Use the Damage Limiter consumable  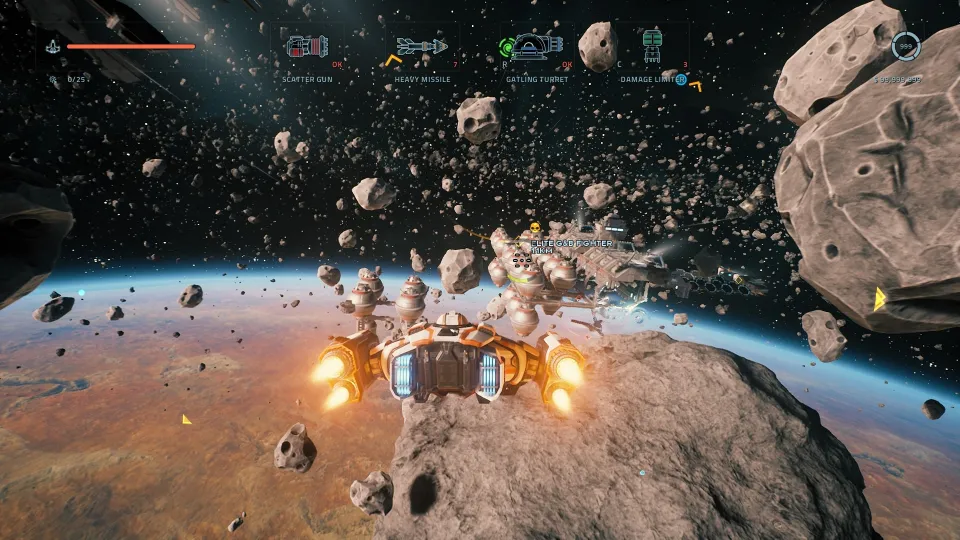pos(653,45)
